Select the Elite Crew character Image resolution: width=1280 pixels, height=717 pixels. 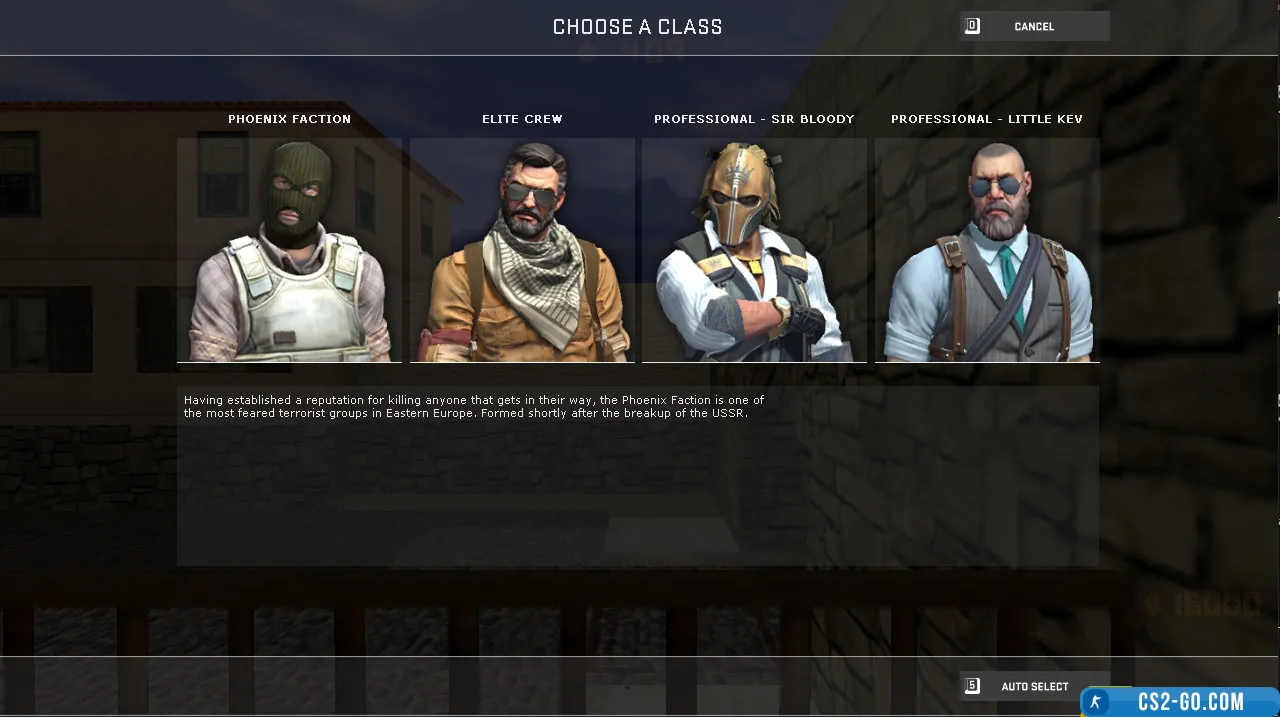pyautogui.click(x=522, y=250)
